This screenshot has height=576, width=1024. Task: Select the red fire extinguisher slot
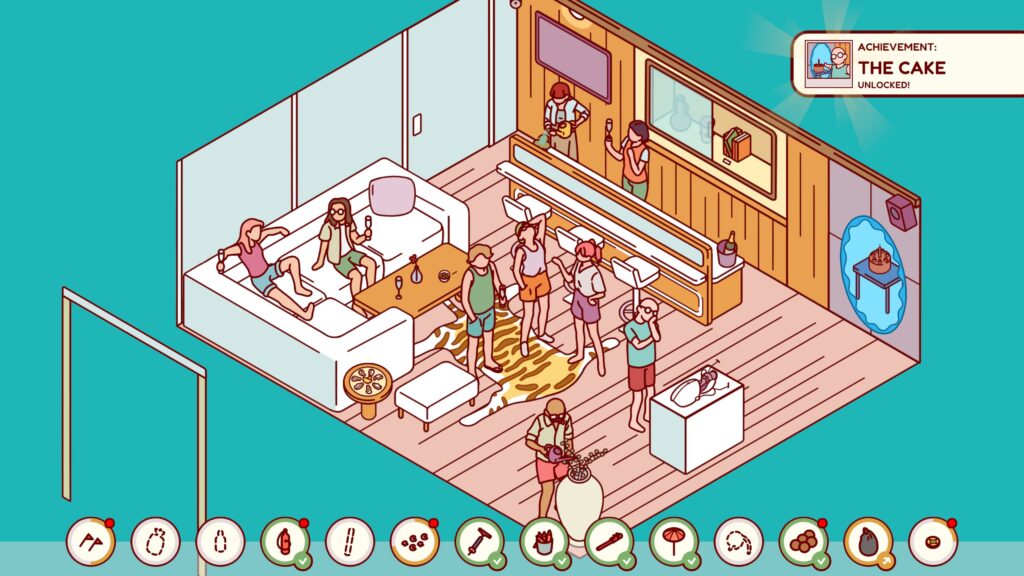point(285,541)
